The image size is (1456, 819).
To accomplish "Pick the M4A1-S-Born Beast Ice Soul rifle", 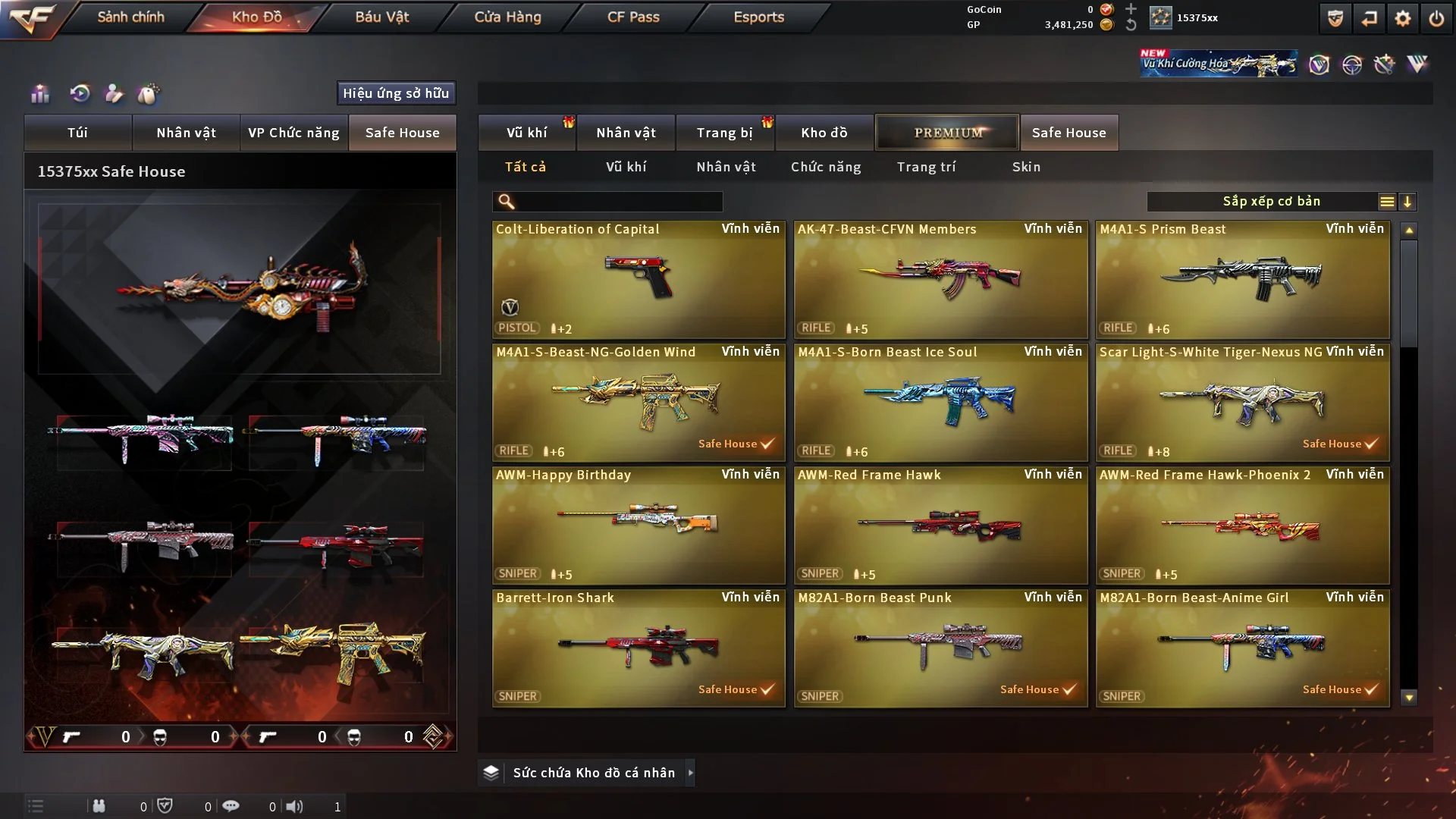I will tap(940, 403).
